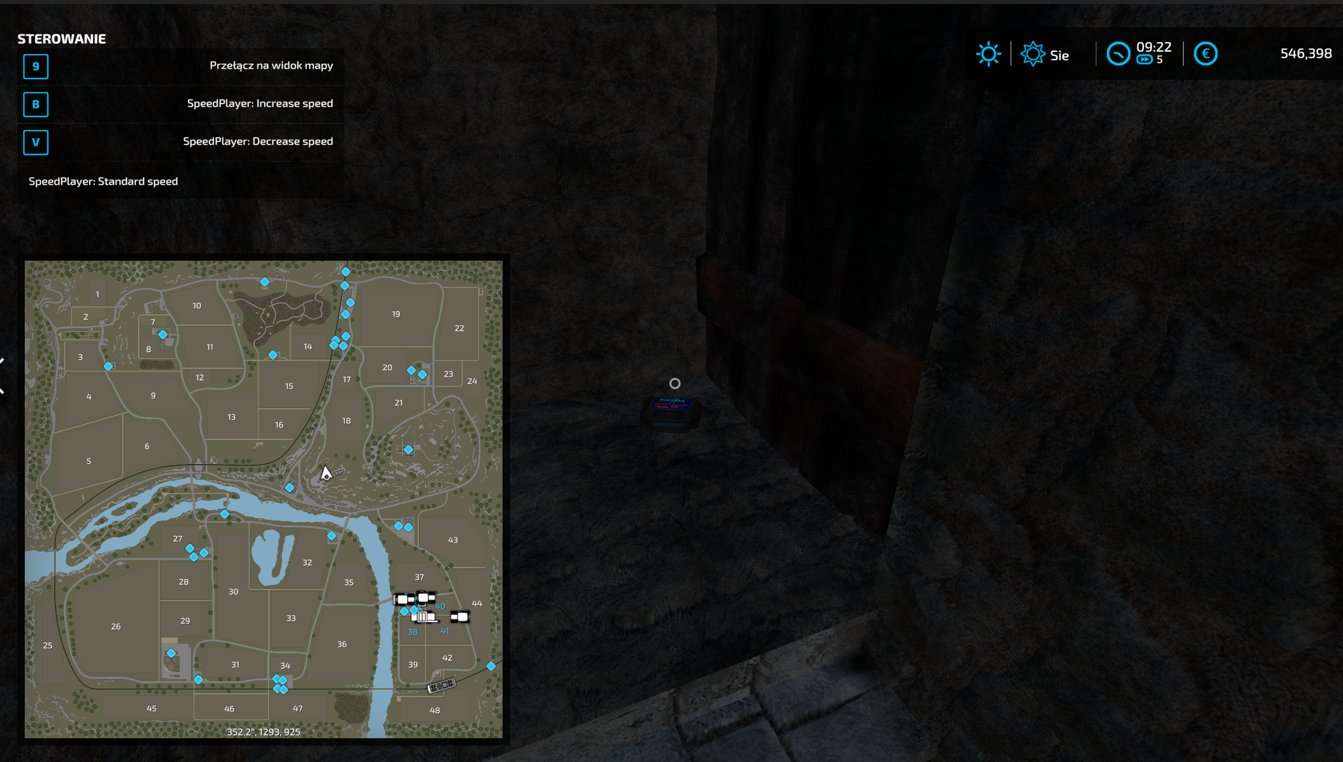The width and height of the screenshot is (1343, 762).
Task: Click the train icon near field 48
Action: coord(442,685)
